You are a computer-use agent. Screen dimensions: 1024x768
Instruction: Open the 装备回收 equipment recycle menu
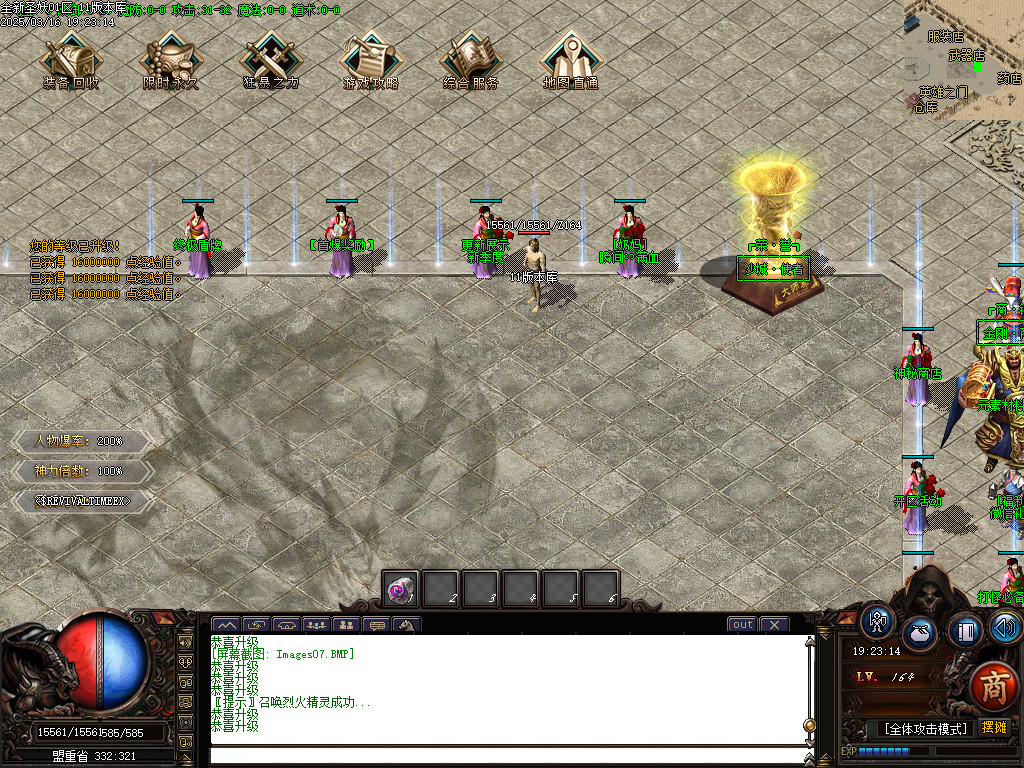click(70, 58)
